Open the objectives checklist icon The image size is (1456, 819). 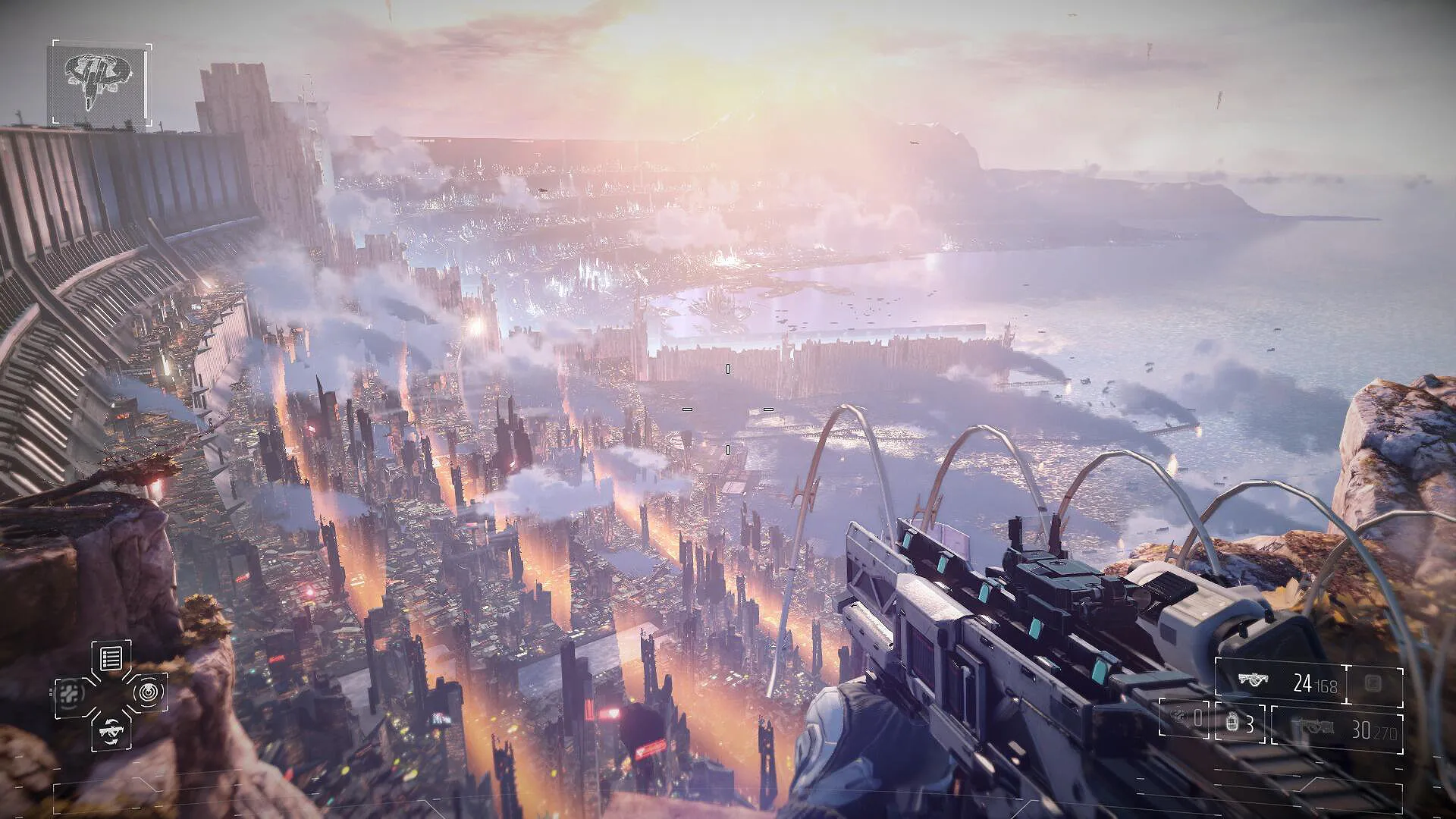pos(111,658)
